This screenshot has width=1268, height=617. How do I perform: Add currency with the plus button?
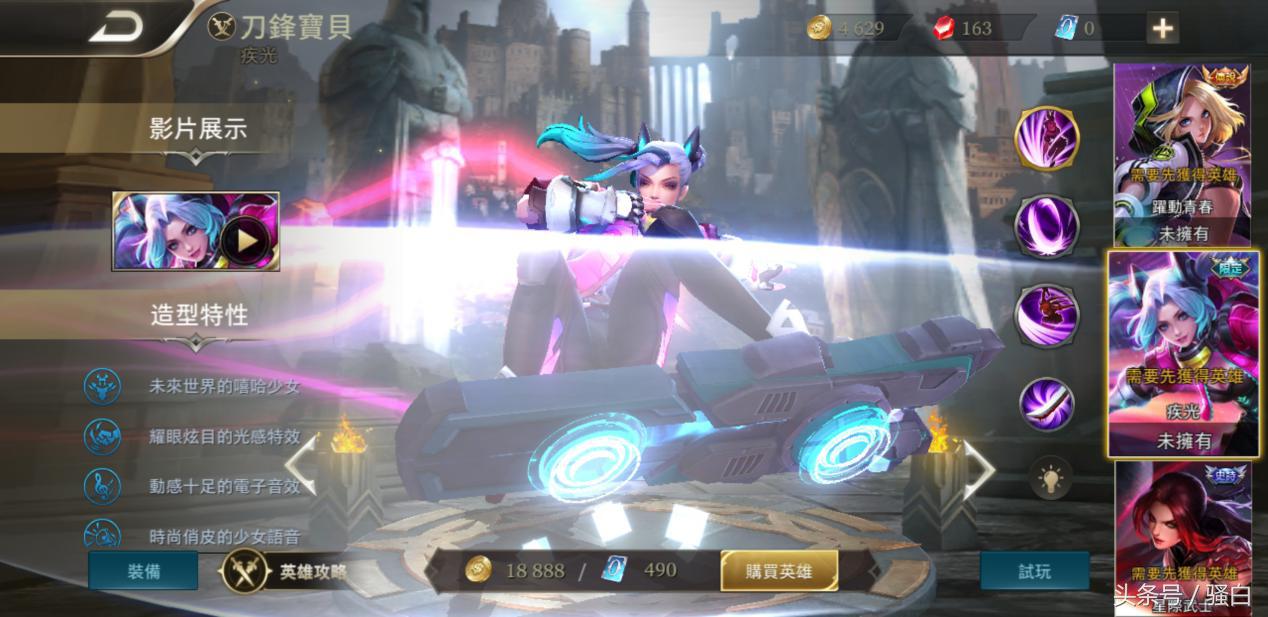1162,29
